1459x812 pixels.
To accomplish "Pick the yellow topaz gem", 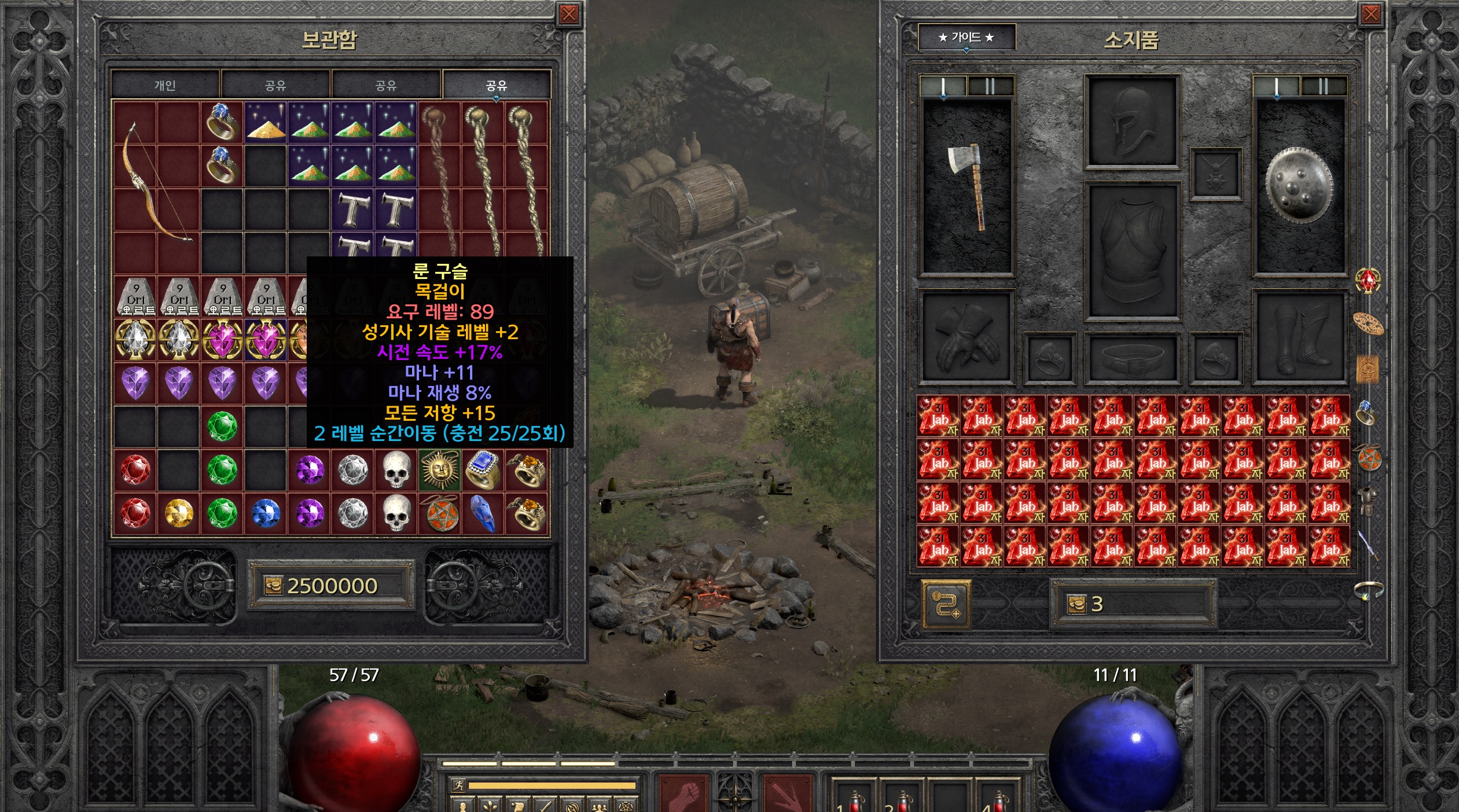I will [179, 513].
